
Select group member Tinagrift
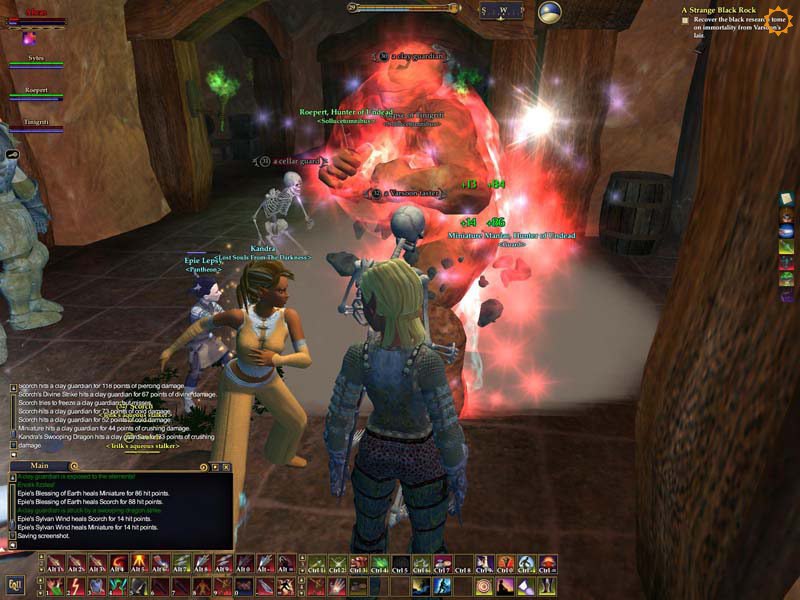[36, 123]
